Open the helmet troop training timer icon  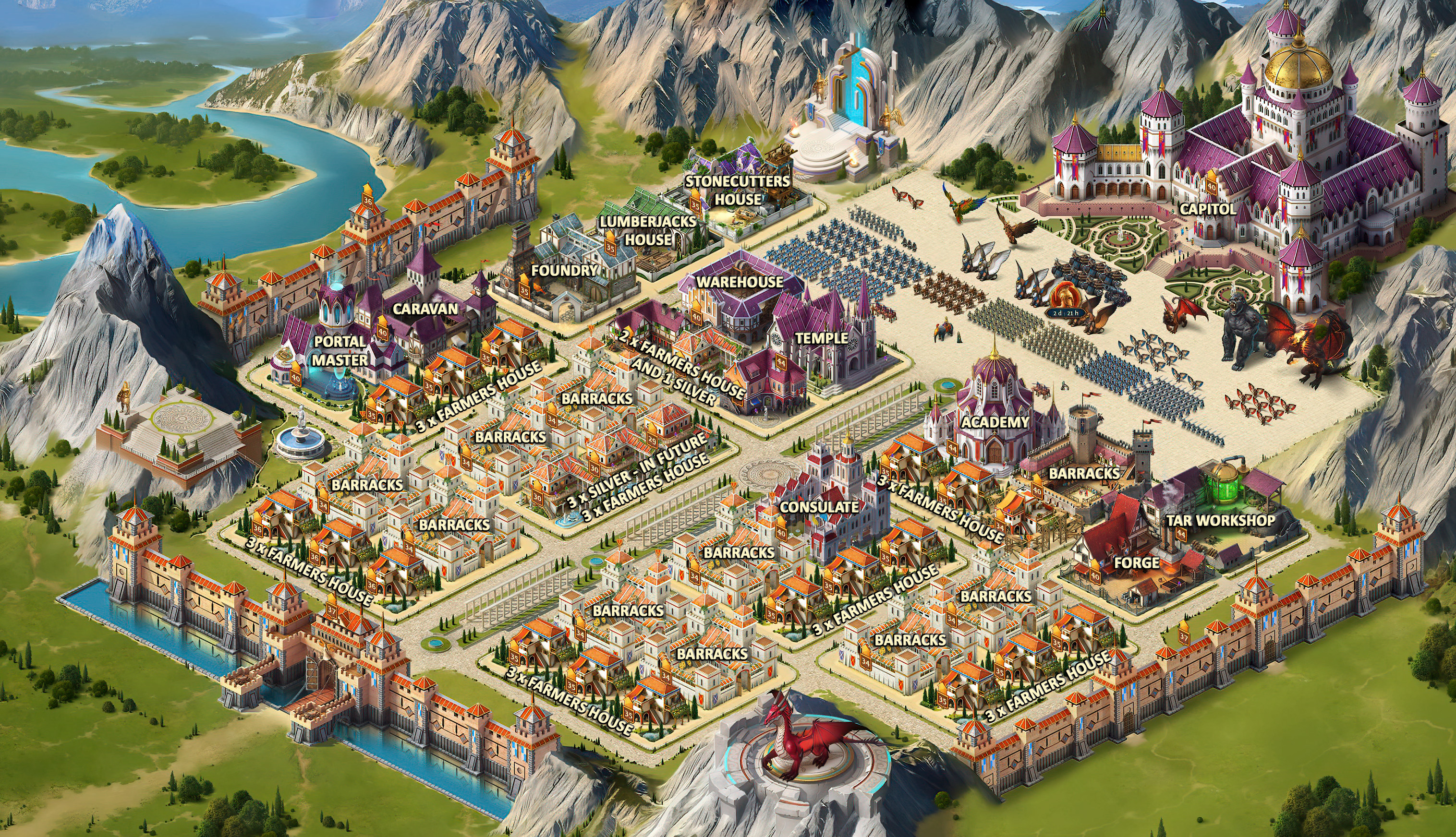click(1066, 300)
